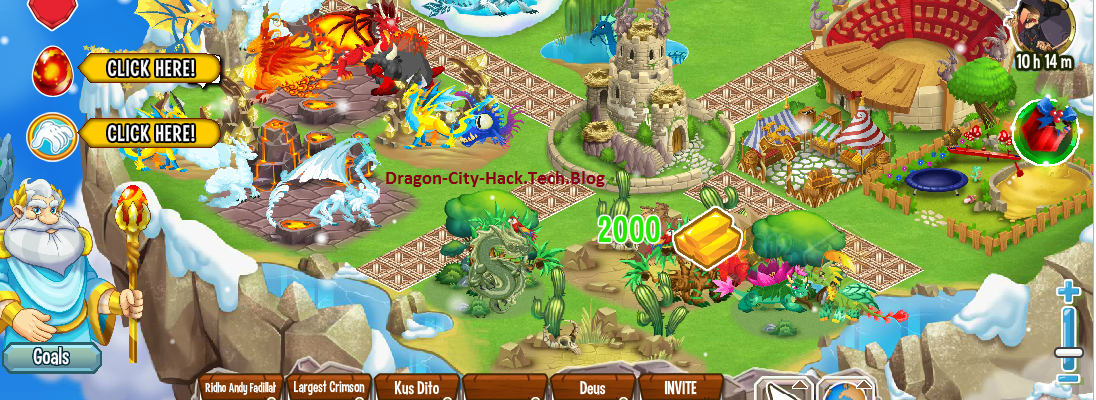Open the Goals panel
This screenshot has height=400, width=1096.
click(50, 357)
